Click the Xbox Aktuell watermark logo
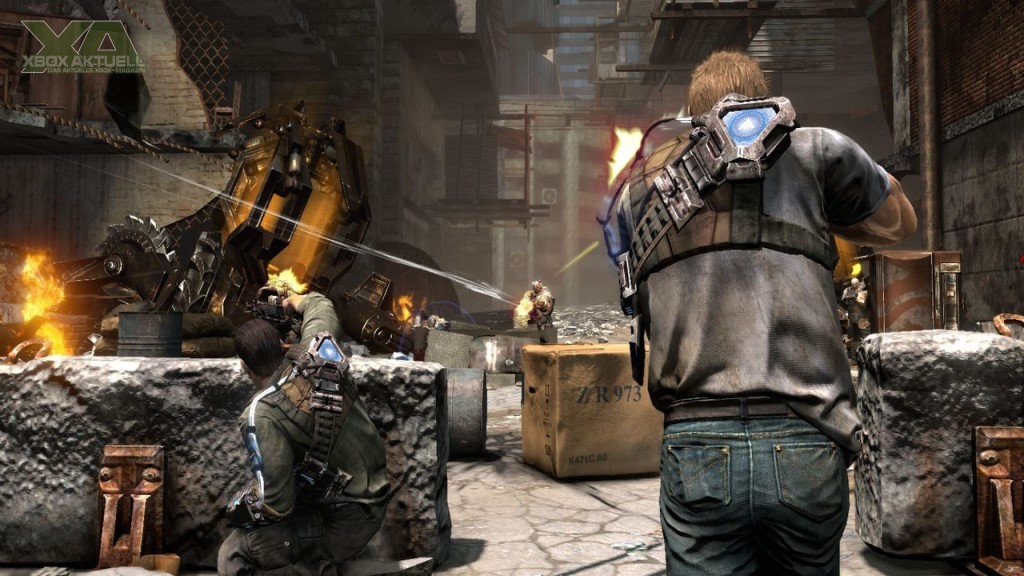This screenshot has width=1024, height=576. tap(82, 48)
